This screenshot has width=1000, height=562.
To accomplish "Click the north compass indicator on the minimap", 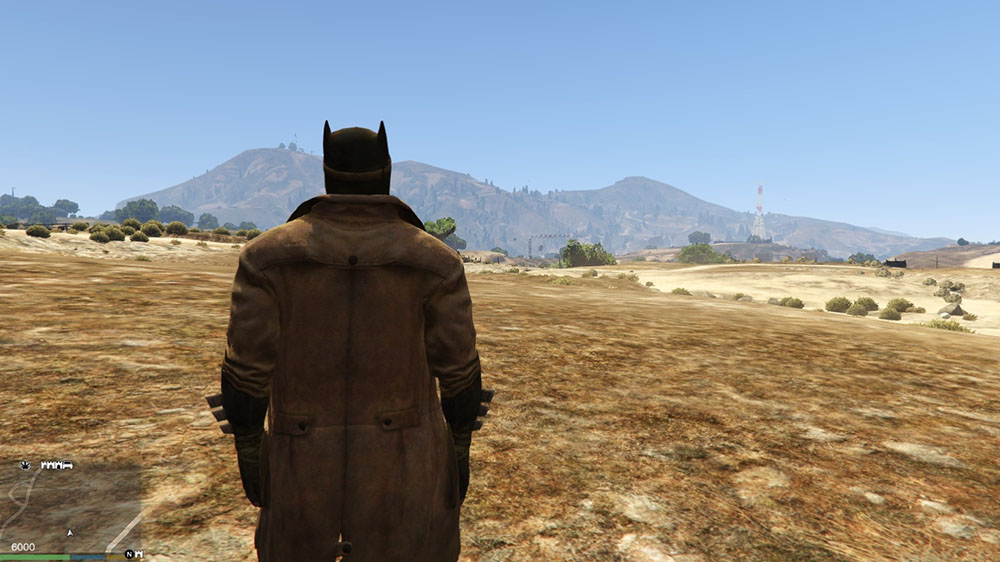I will [x=128, y=554].
